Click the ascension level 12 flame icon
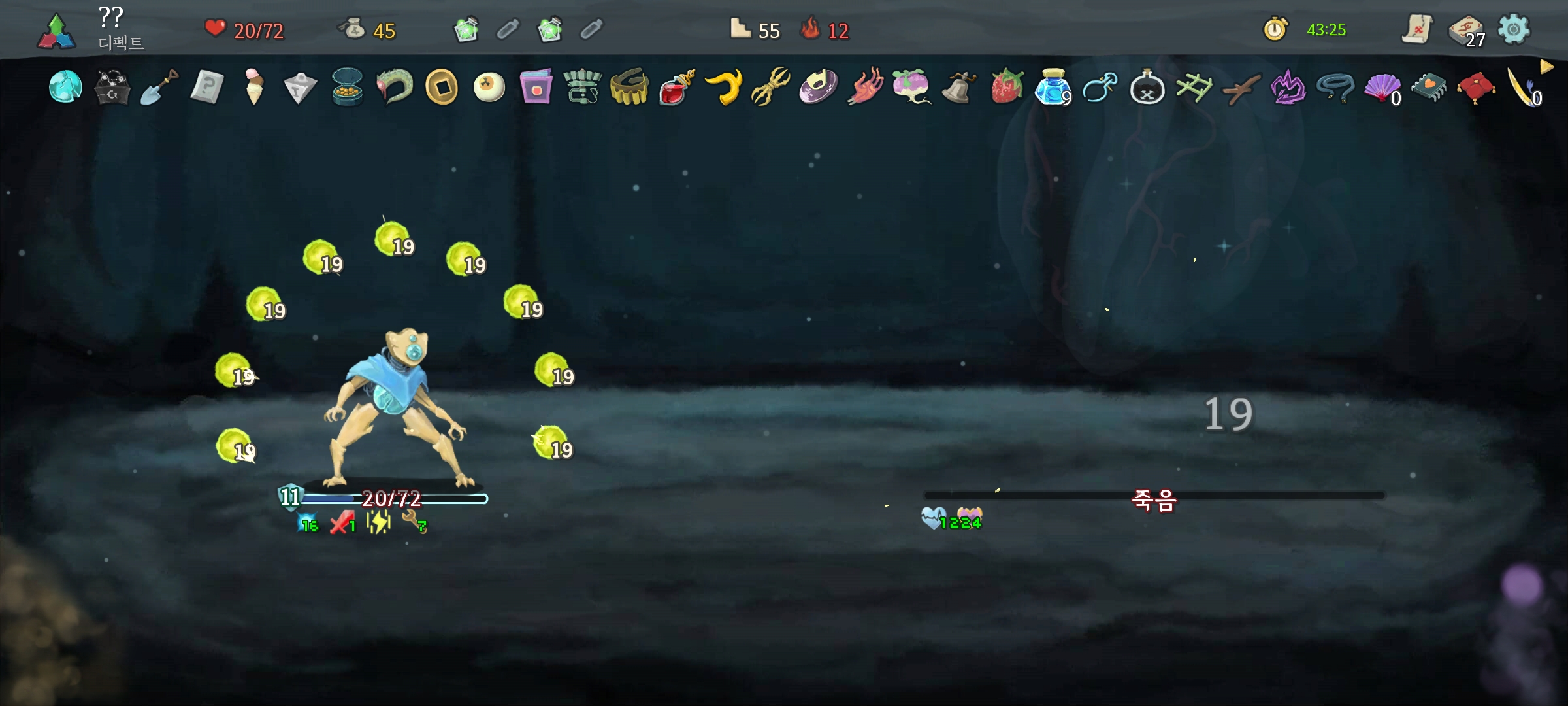The image size is (1568, 706). pos(811,29)
